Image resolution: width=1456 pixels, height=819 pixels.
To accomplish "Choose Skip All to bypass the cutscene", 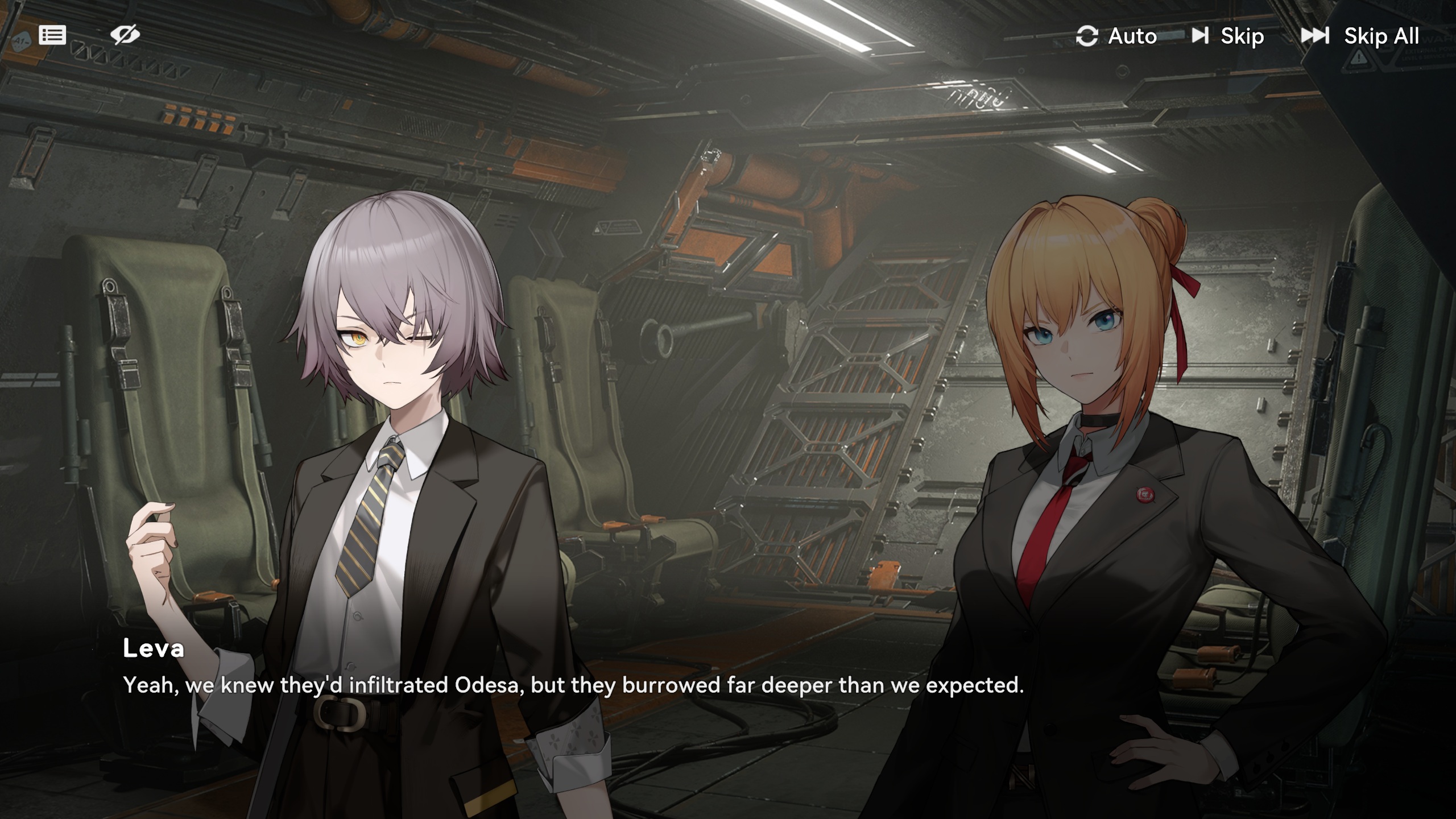I will tap(1360, 36).
